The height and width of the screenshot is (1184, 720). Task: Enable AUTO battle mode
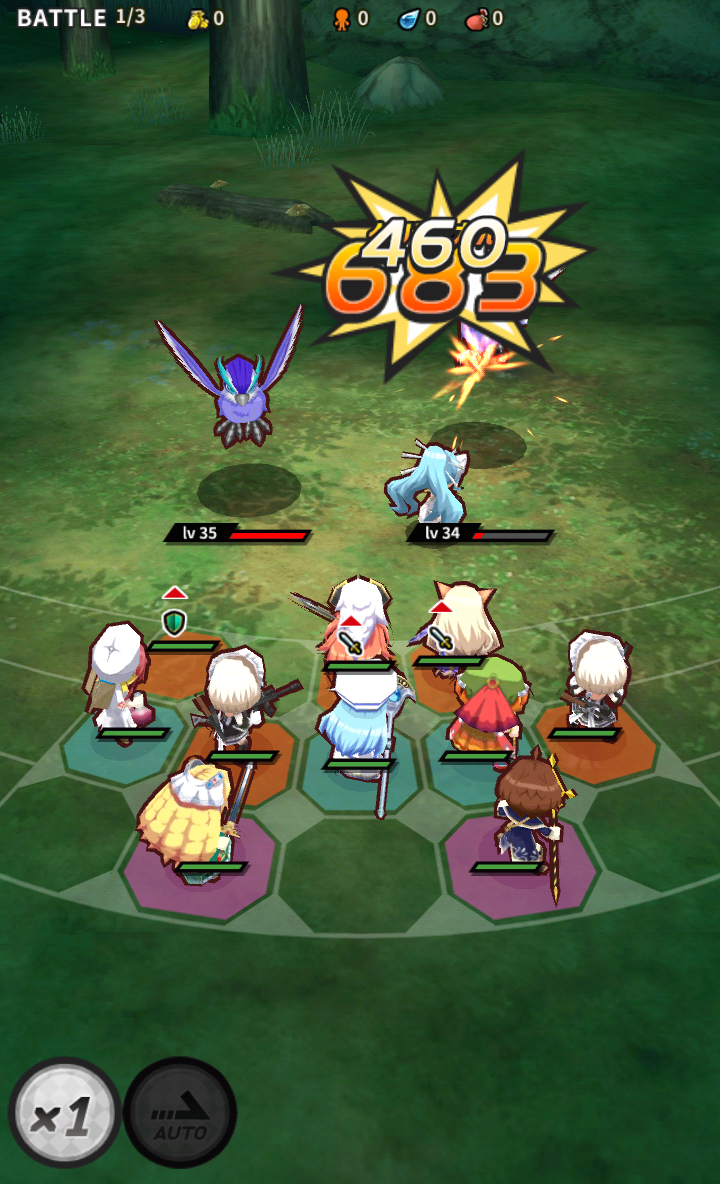(180, 1114)
